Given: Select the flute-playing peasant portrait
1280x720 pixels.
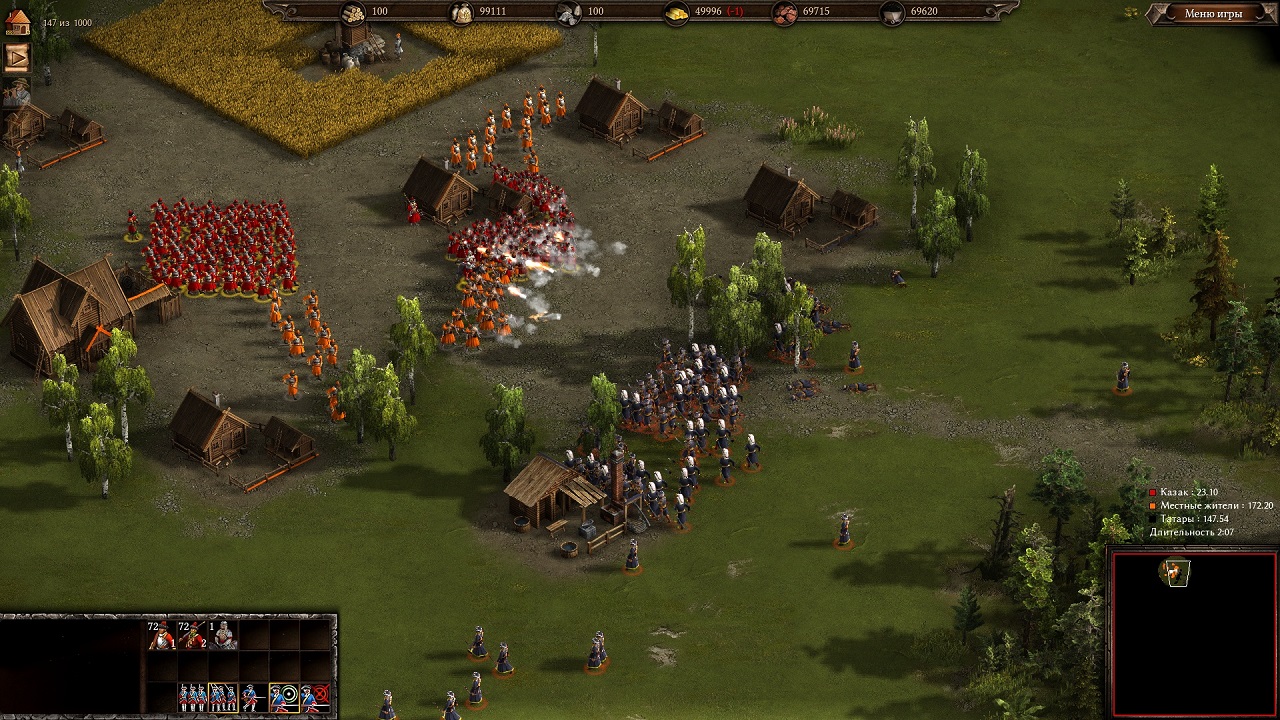Looking at the screenshot, I should (17, 93).
